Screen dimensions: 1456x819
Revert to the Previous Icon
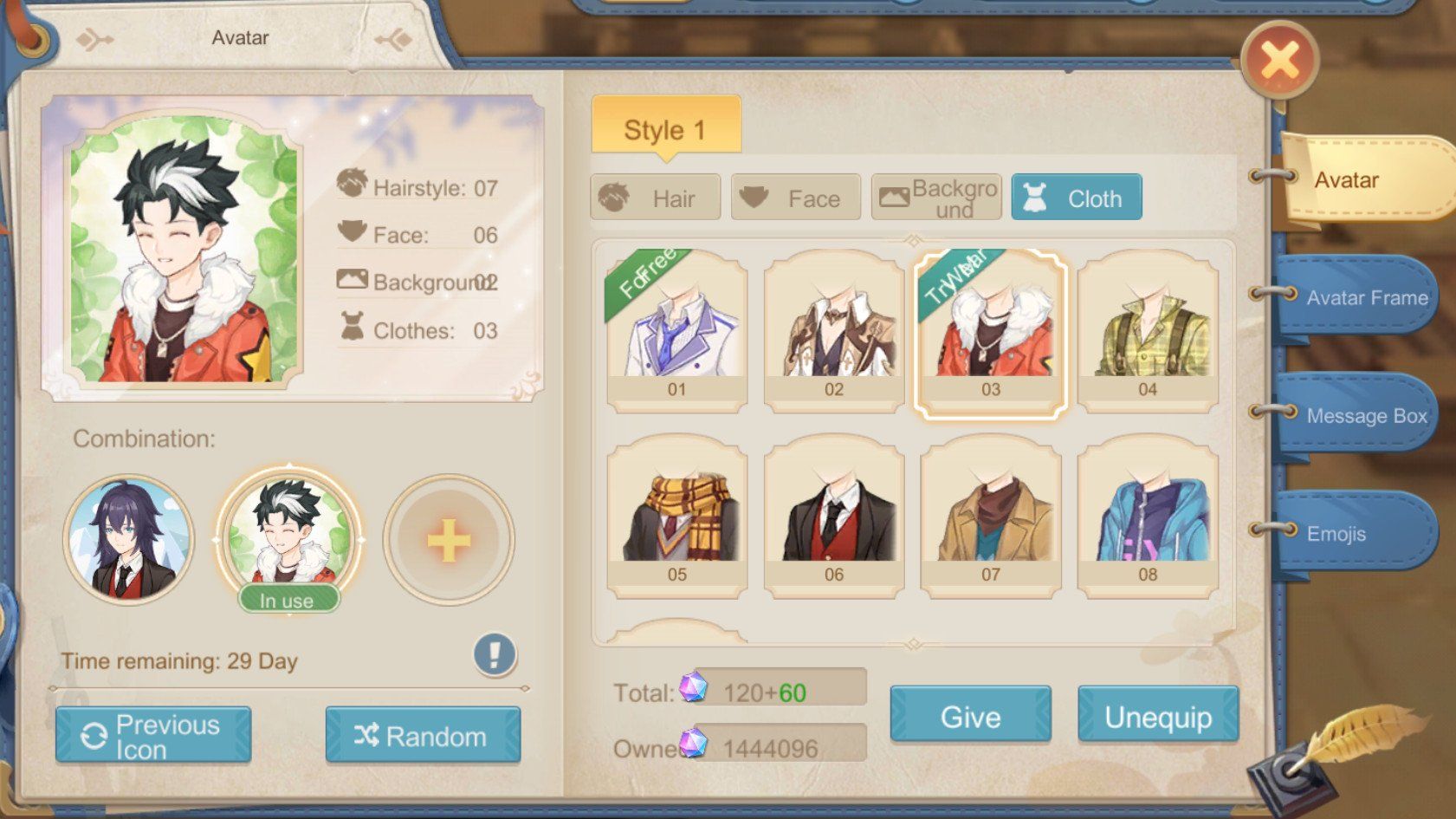tap(153, 736)
